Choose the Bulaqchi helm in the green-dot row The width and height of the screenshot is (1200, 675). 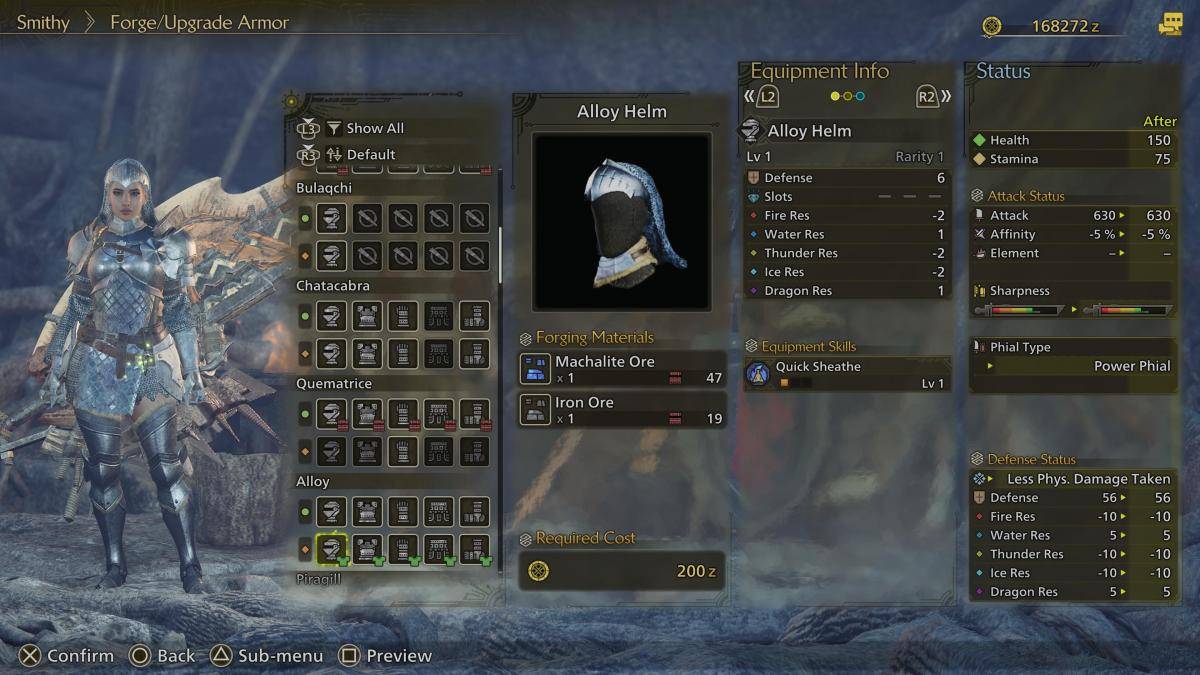[x=332, y=218]
